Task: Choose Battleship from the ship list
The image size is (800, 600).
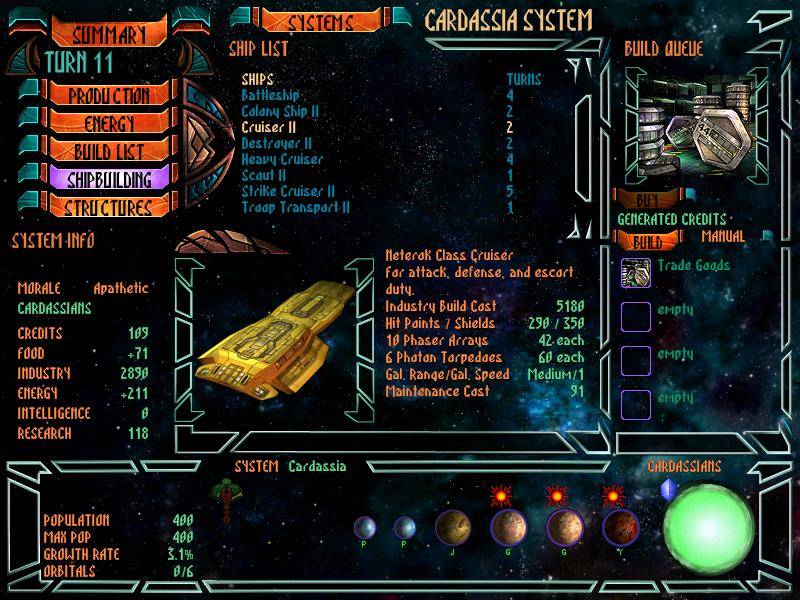Action: 272,95
